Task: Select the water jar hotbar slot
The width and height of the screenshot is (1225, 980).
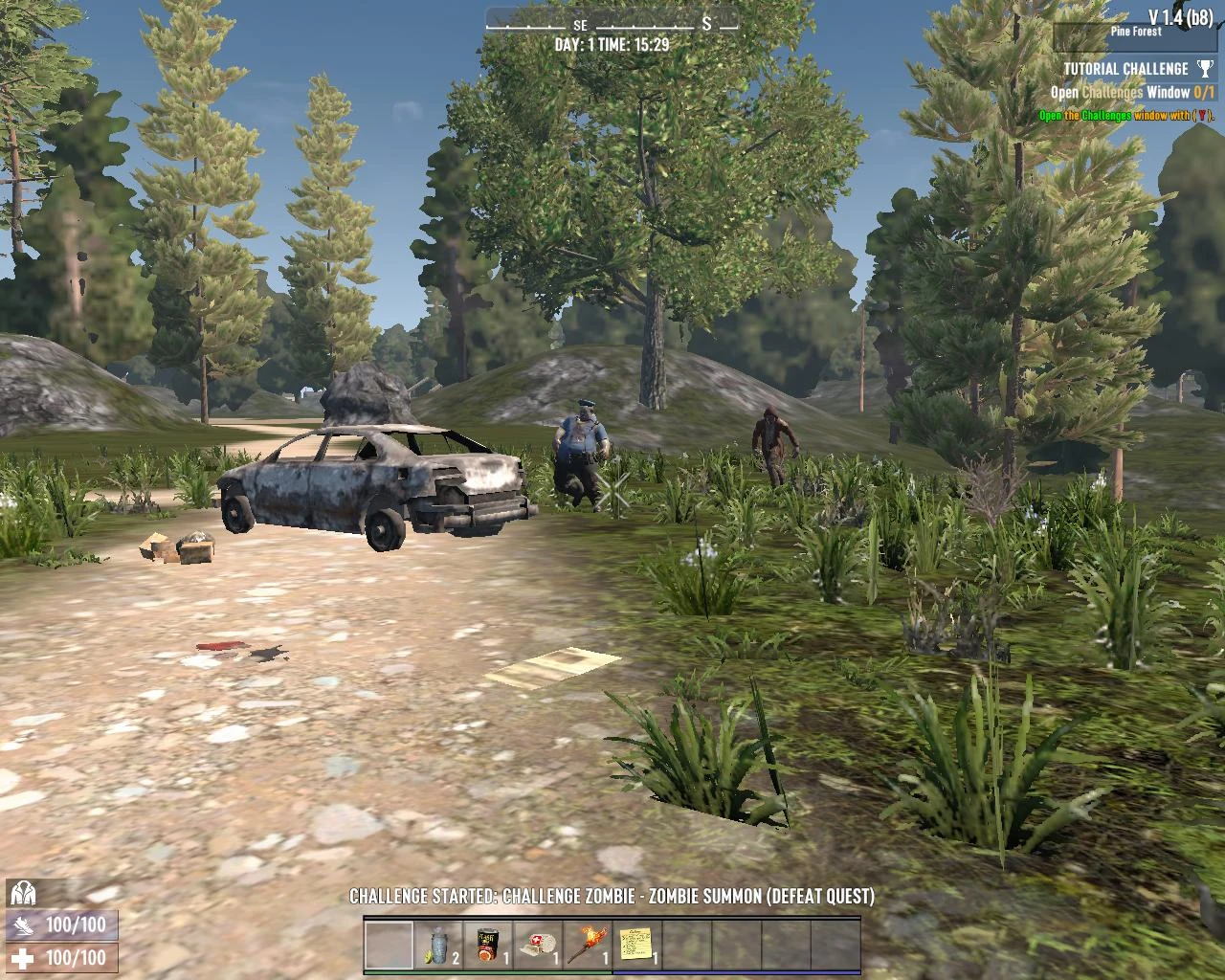Action: pyautogui.click(x=439, y=946)
